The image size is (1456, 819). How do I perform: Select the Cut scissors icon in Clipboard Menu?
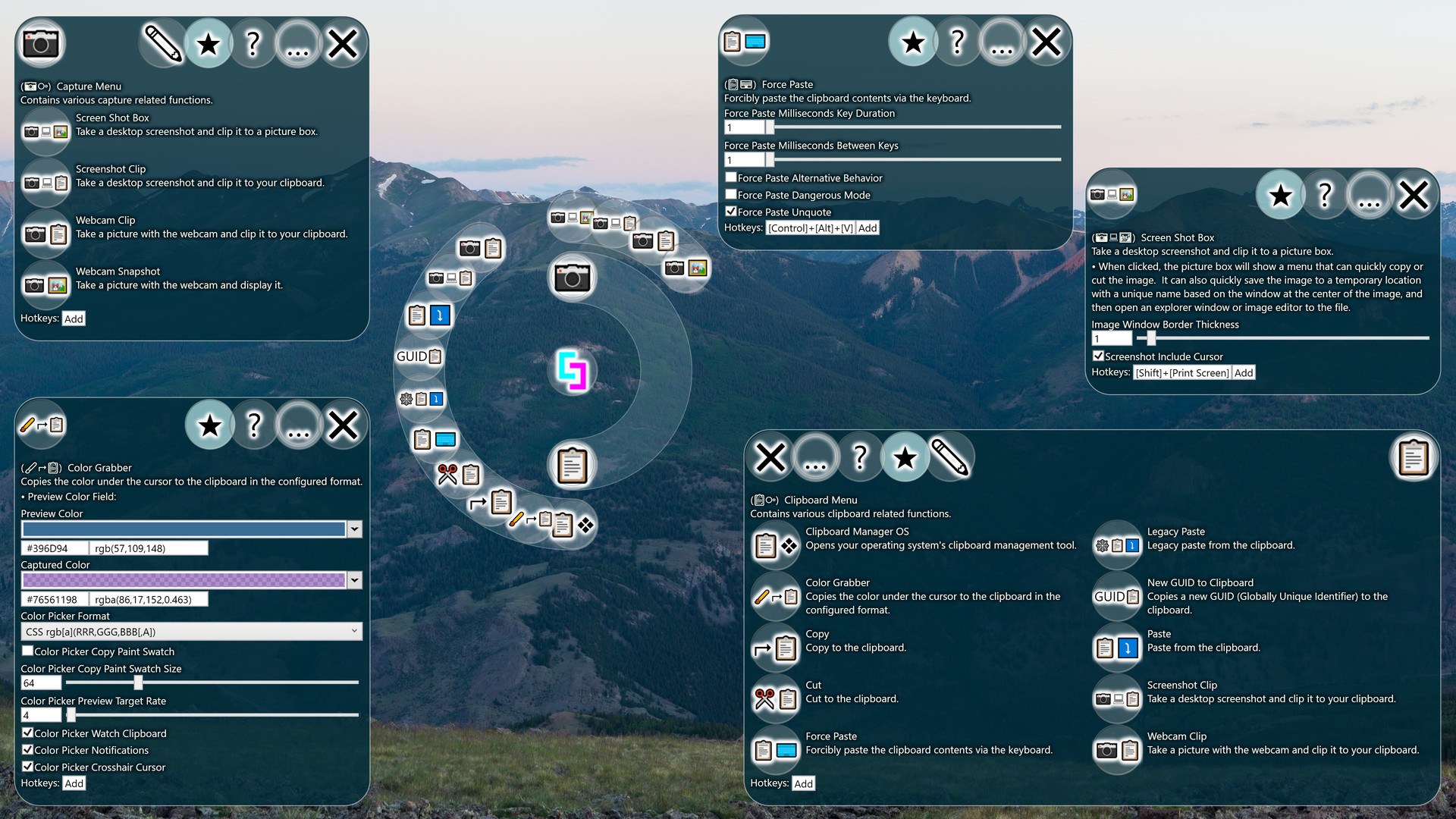tap(774, 698)
